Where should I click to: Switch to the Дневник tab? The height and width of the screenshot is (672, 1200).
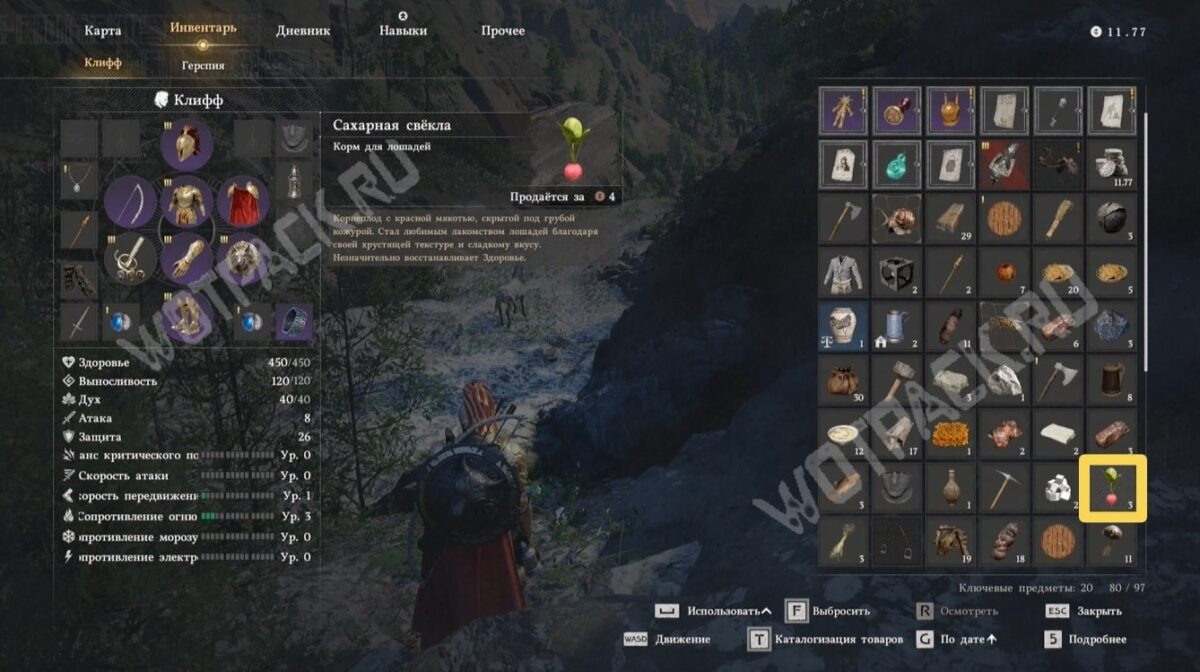(303, 30)
